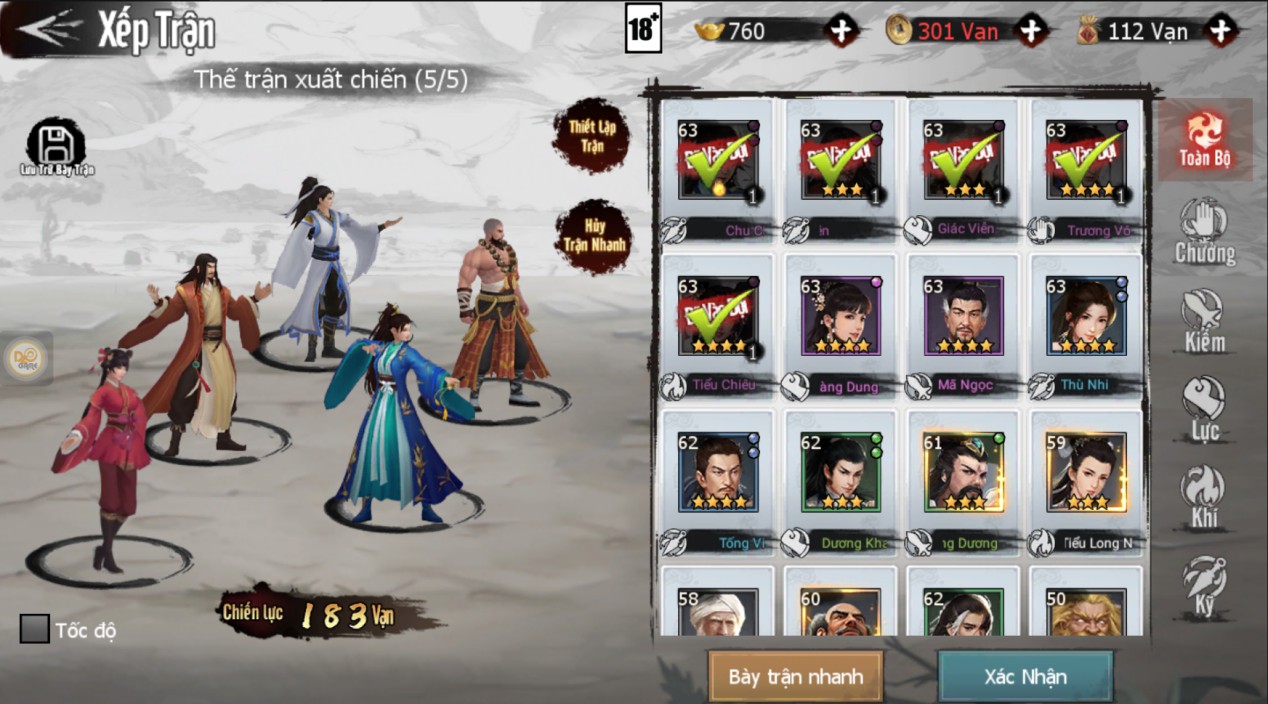Screen dimensions: 1268x704
Task: Choose the Dương Khang hero card
Action: (x=840, y=473)
